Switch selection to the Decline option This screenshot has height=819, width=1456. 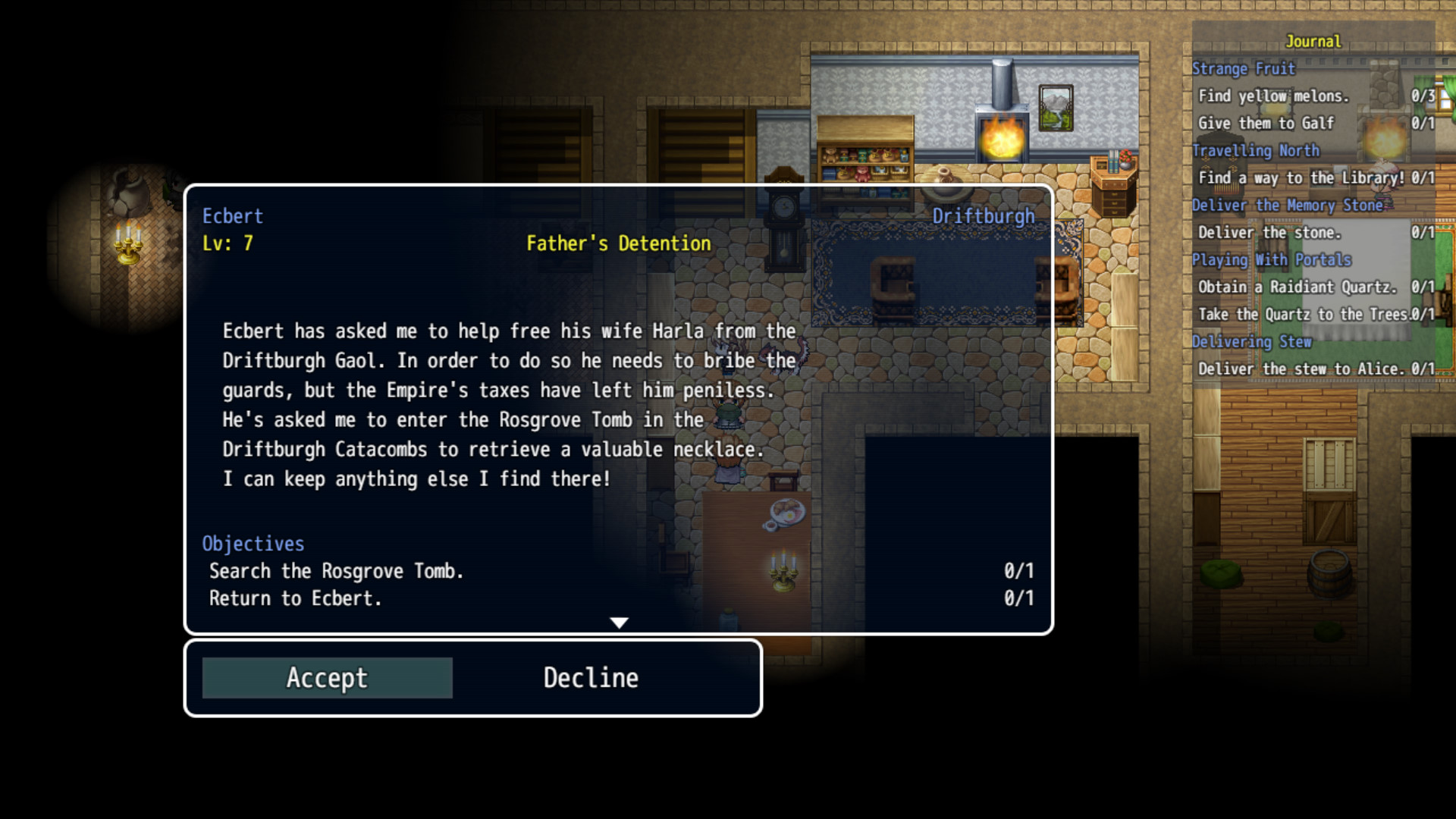click(x=589, y=677)
